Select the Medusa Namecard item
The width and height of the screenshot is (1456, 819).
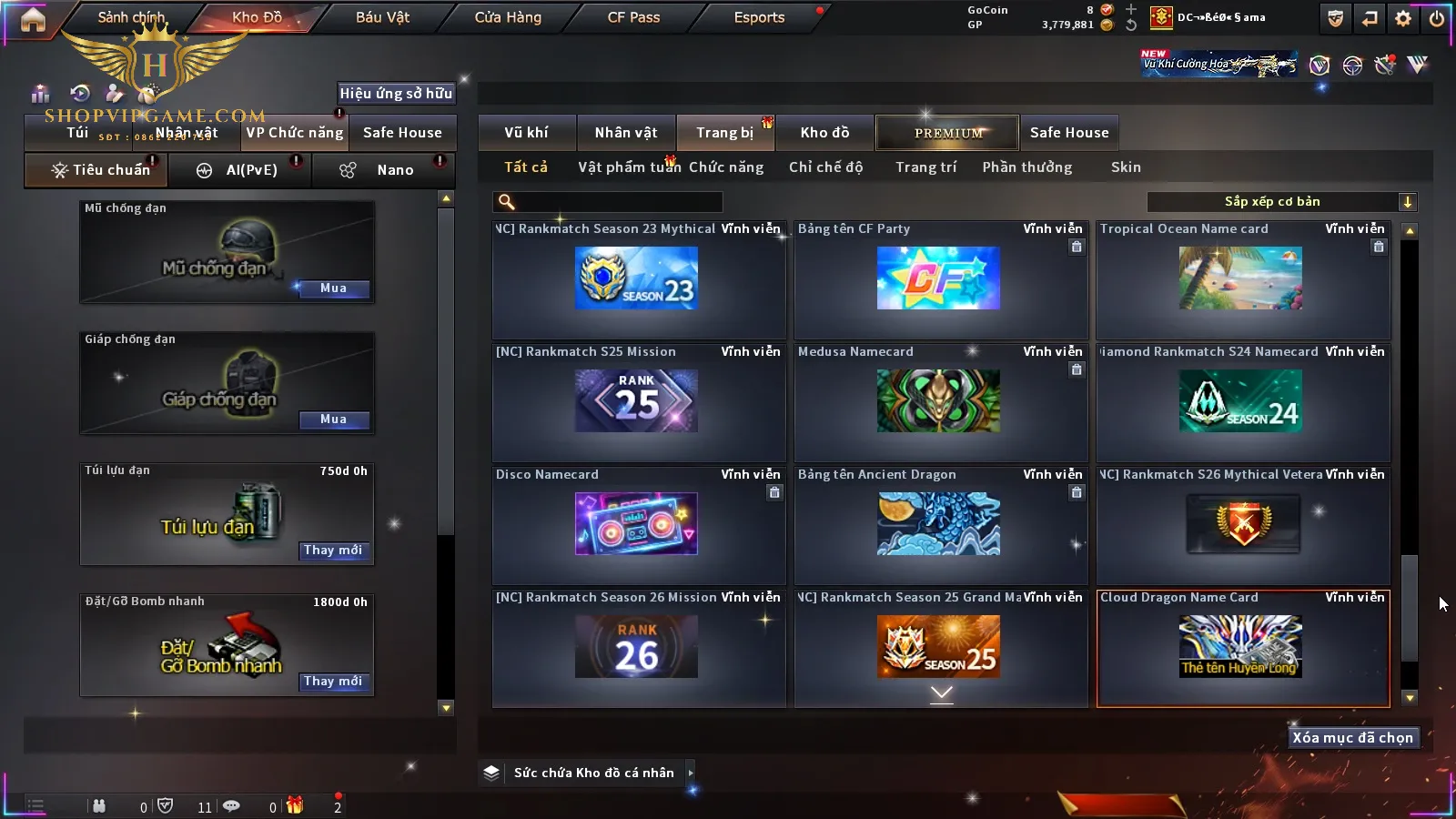pyautogui.click(x=940, y=401)
